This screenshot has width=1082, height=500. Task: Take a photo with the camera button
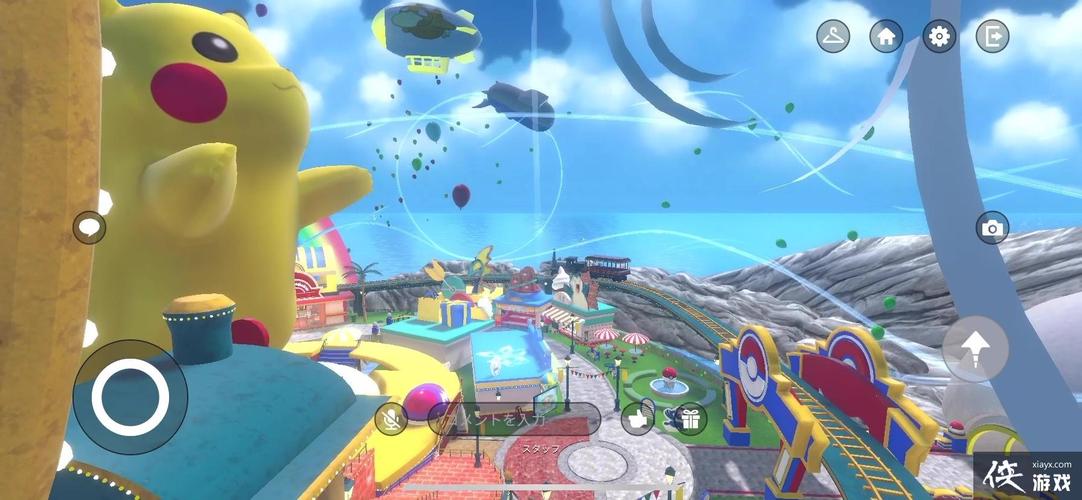992,228
